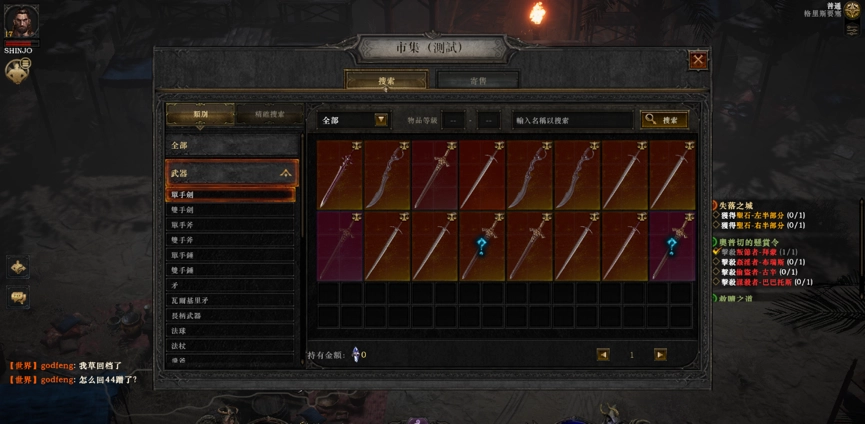This screenshot has height=424, width=865.
Task: Choose the 全部 category in the sidebar
Action: pos(232,146)
